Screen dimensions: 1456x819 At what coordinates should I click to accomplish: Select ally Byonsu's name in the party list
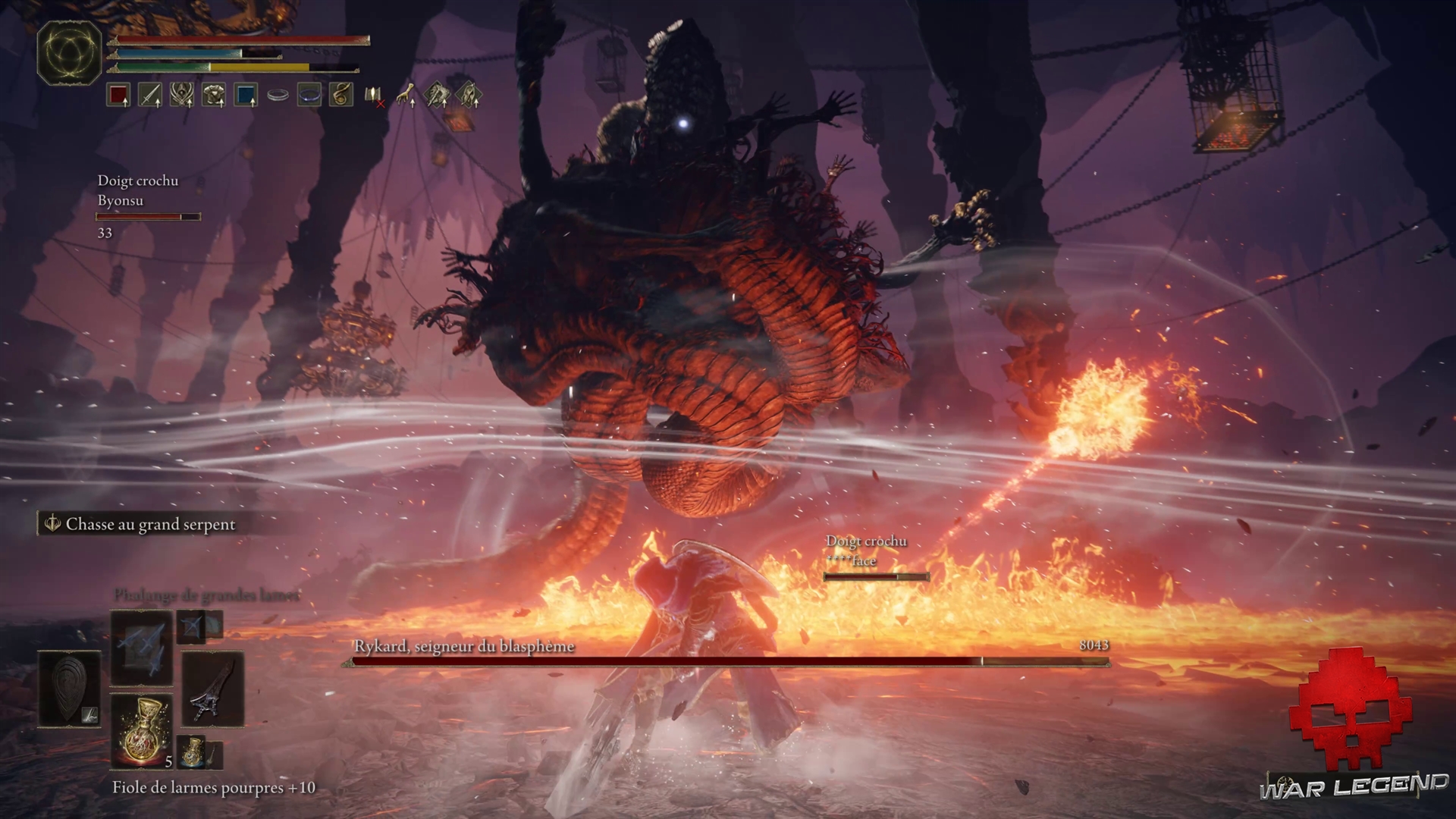click(120, 200)
